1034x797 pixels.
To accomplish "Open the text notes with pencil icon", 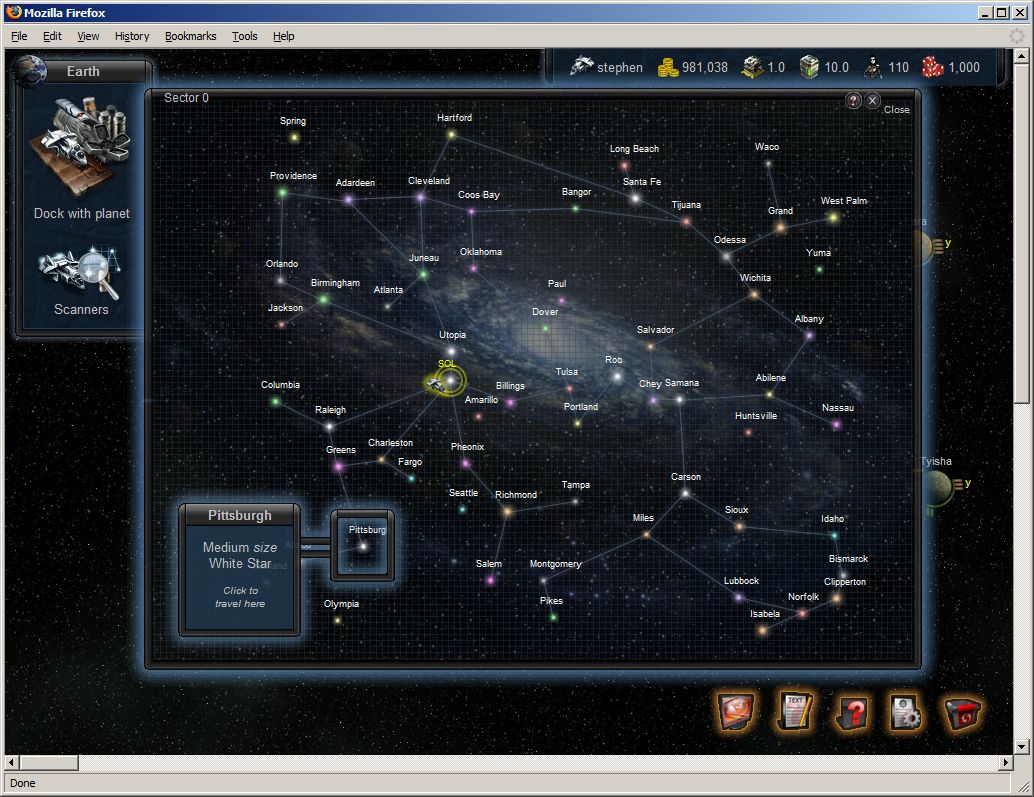I will click(x=795, y=711).
